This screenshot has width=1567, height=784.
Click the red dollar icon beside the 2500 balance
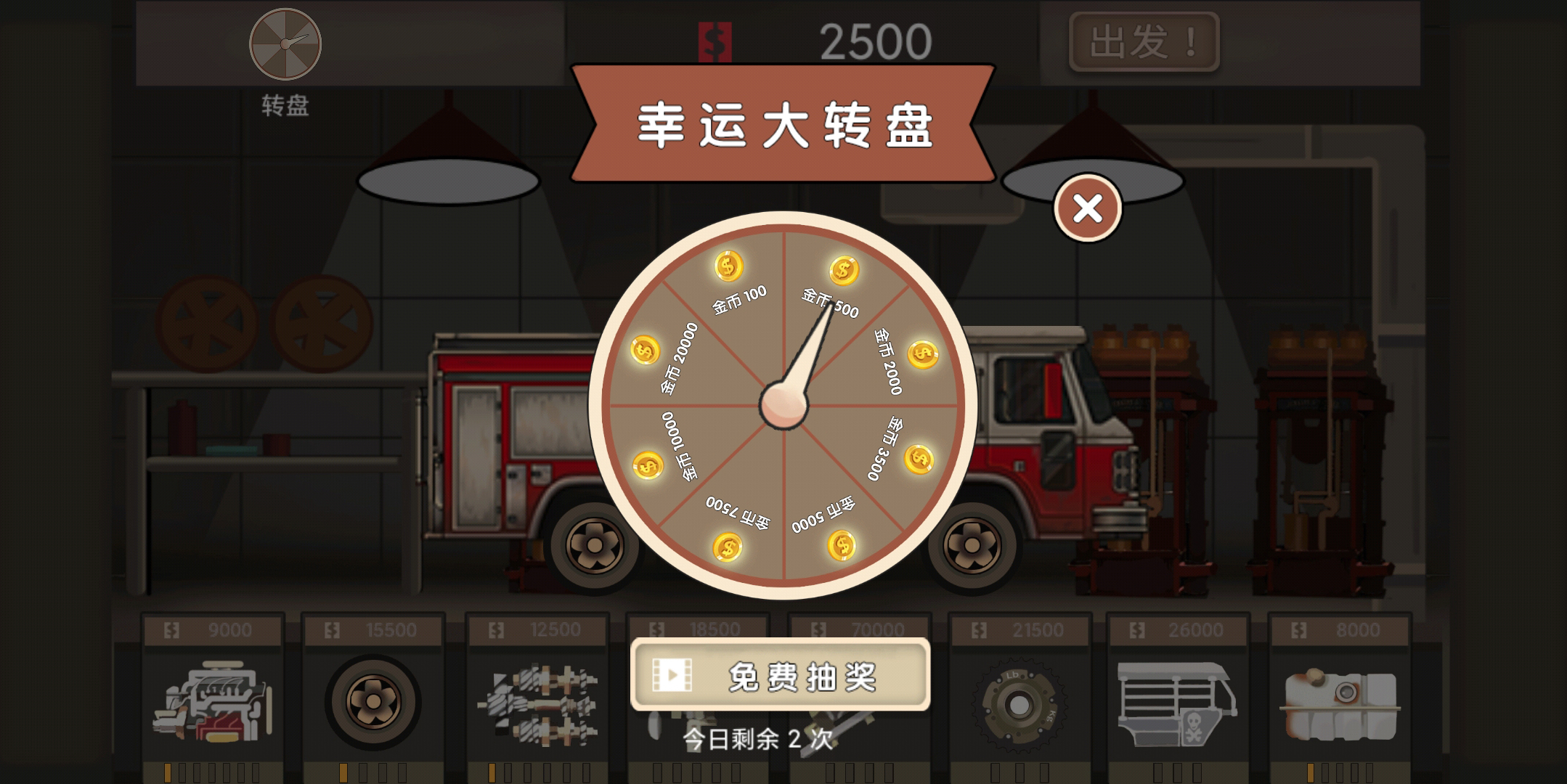pos(714,40)
